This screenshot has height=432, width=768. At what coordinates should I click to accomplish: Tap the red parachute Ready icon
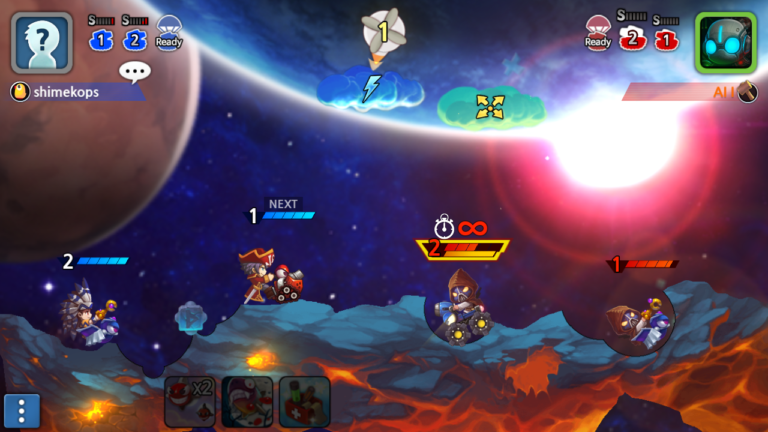coord(598,32)
